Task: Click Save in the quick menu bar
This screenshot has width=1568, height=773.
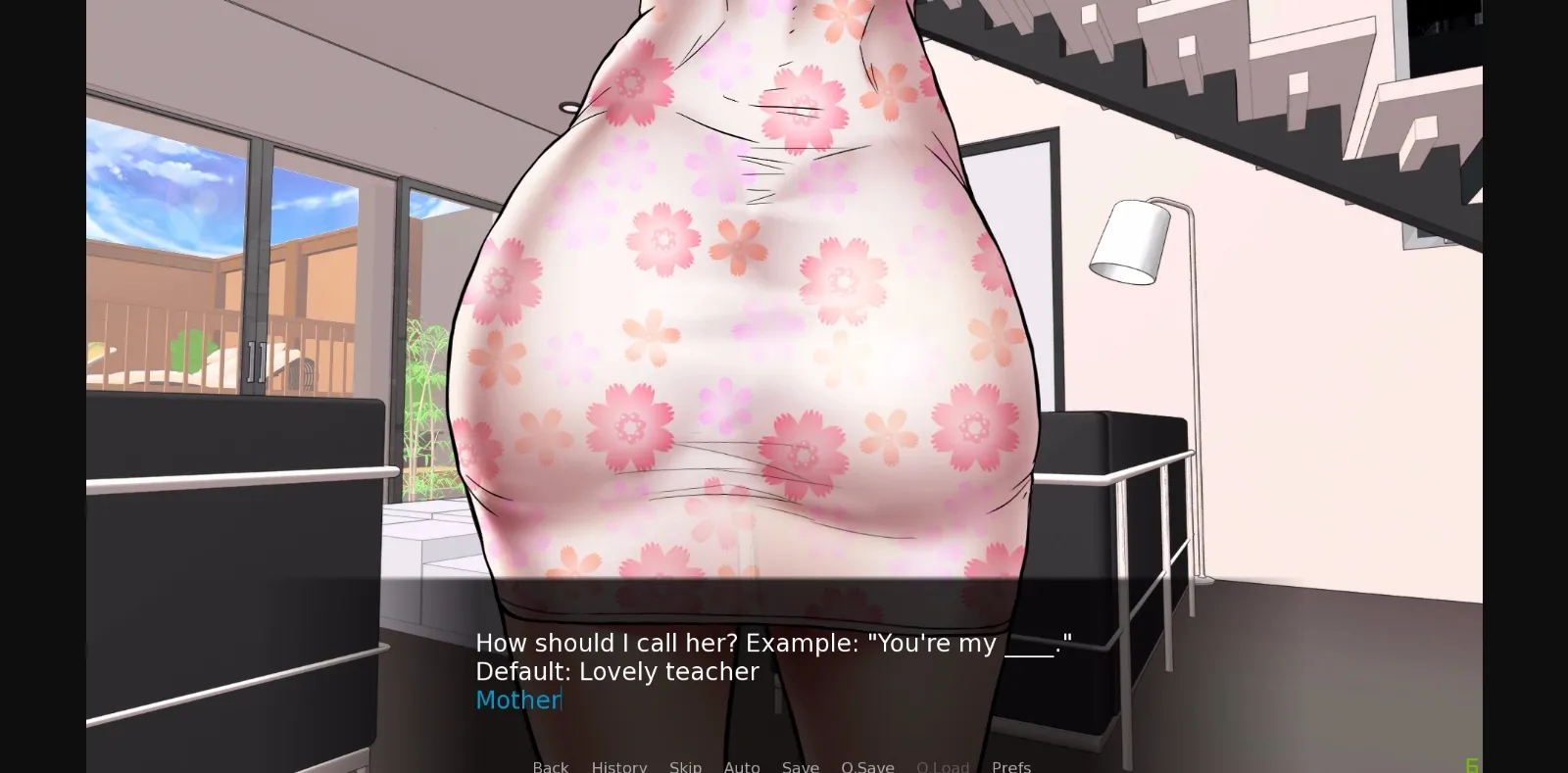Action: 801,767
